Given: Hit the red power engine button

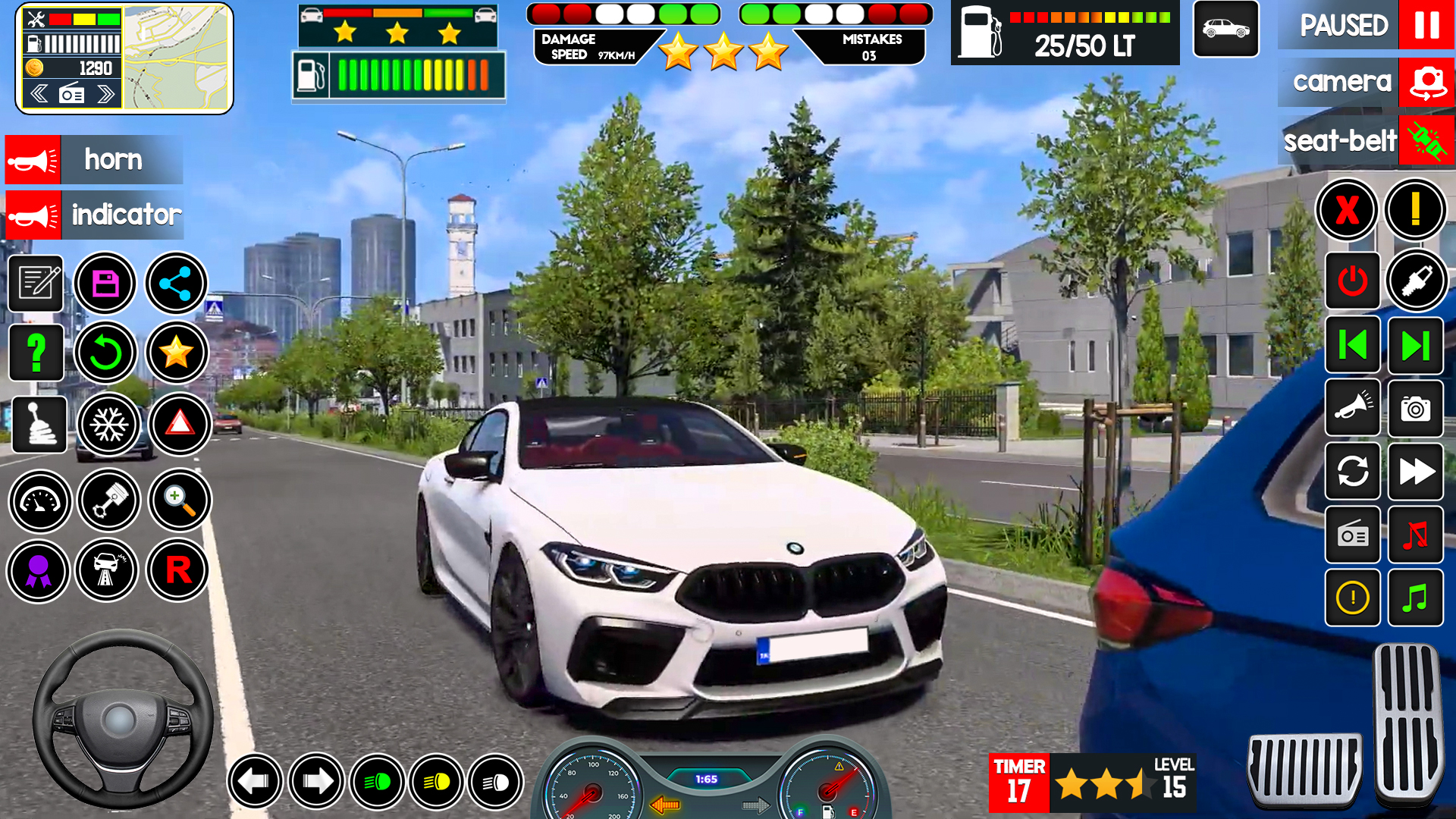Looking at the screenshot, I should pyautogui.click(x=1352, y=281).
